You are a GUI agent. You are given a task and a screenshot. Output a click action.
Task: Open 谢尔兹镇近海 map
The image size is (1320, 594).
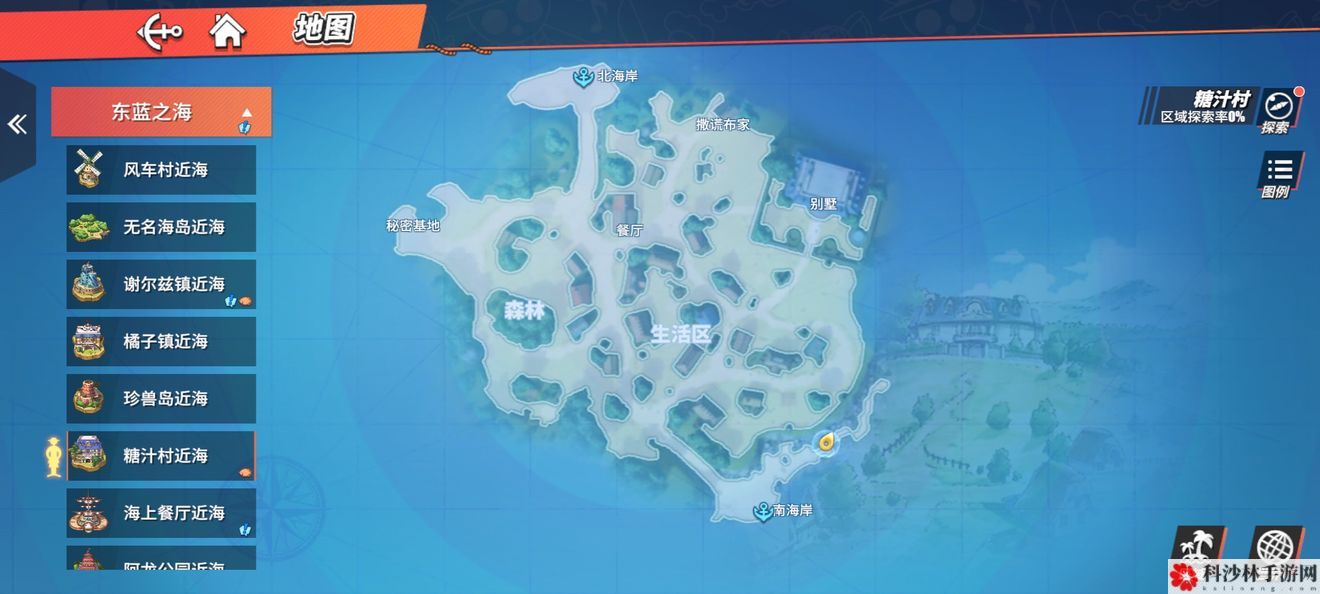pos(161,284)
